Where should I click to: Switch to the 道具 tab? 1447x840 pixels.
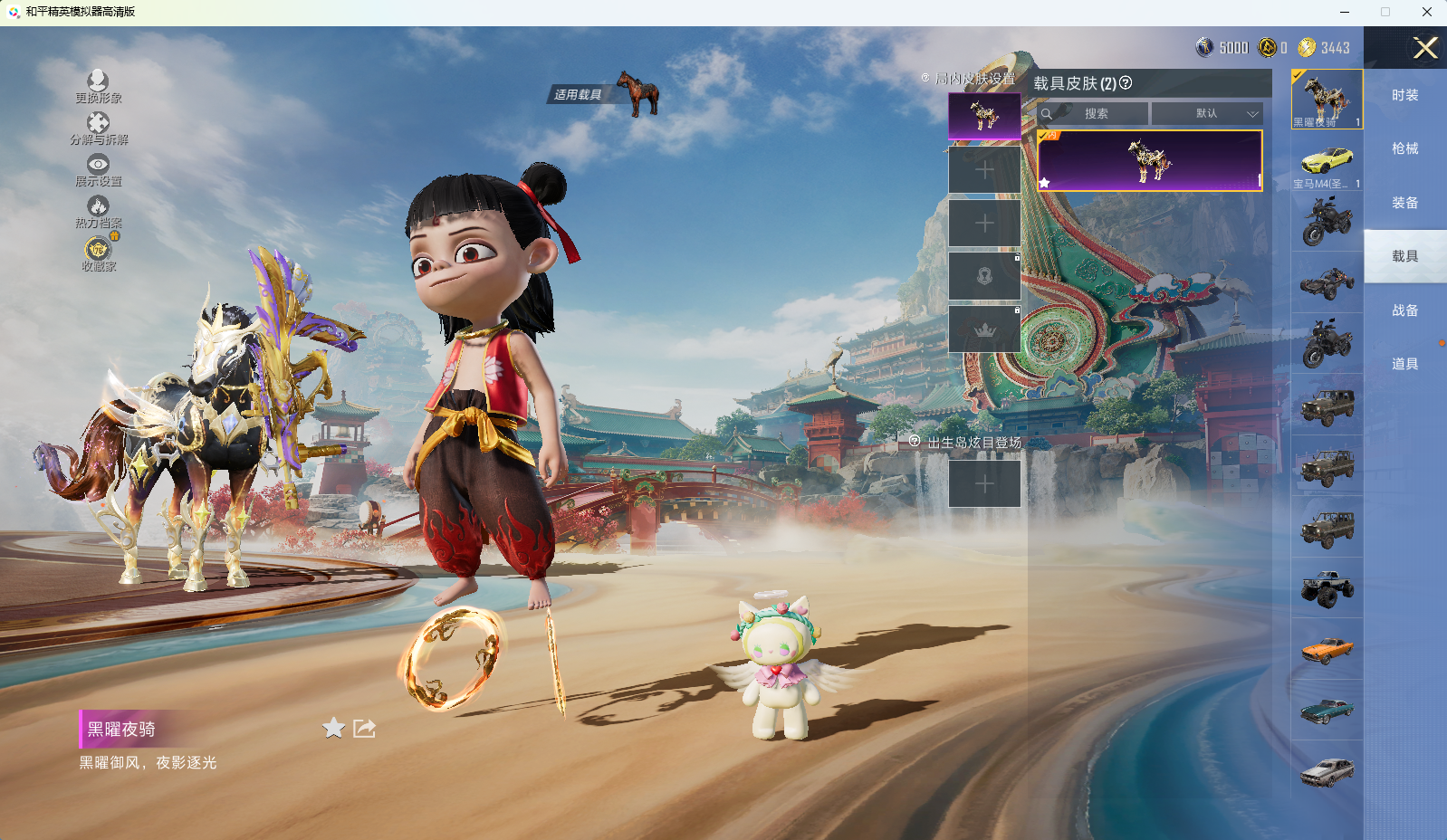click(1404, 364)
